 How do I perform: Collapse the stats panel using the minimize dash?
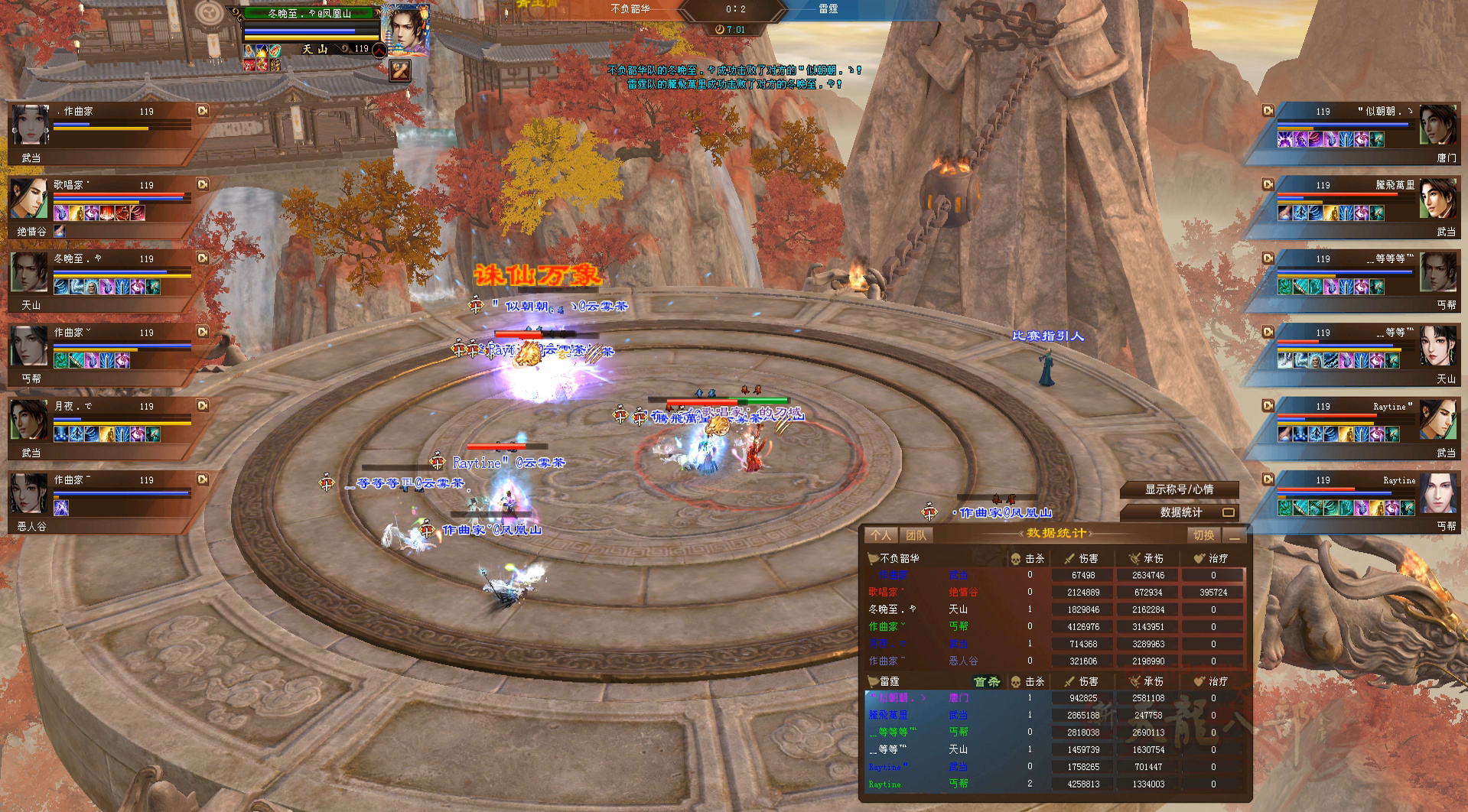point(1235,538)
